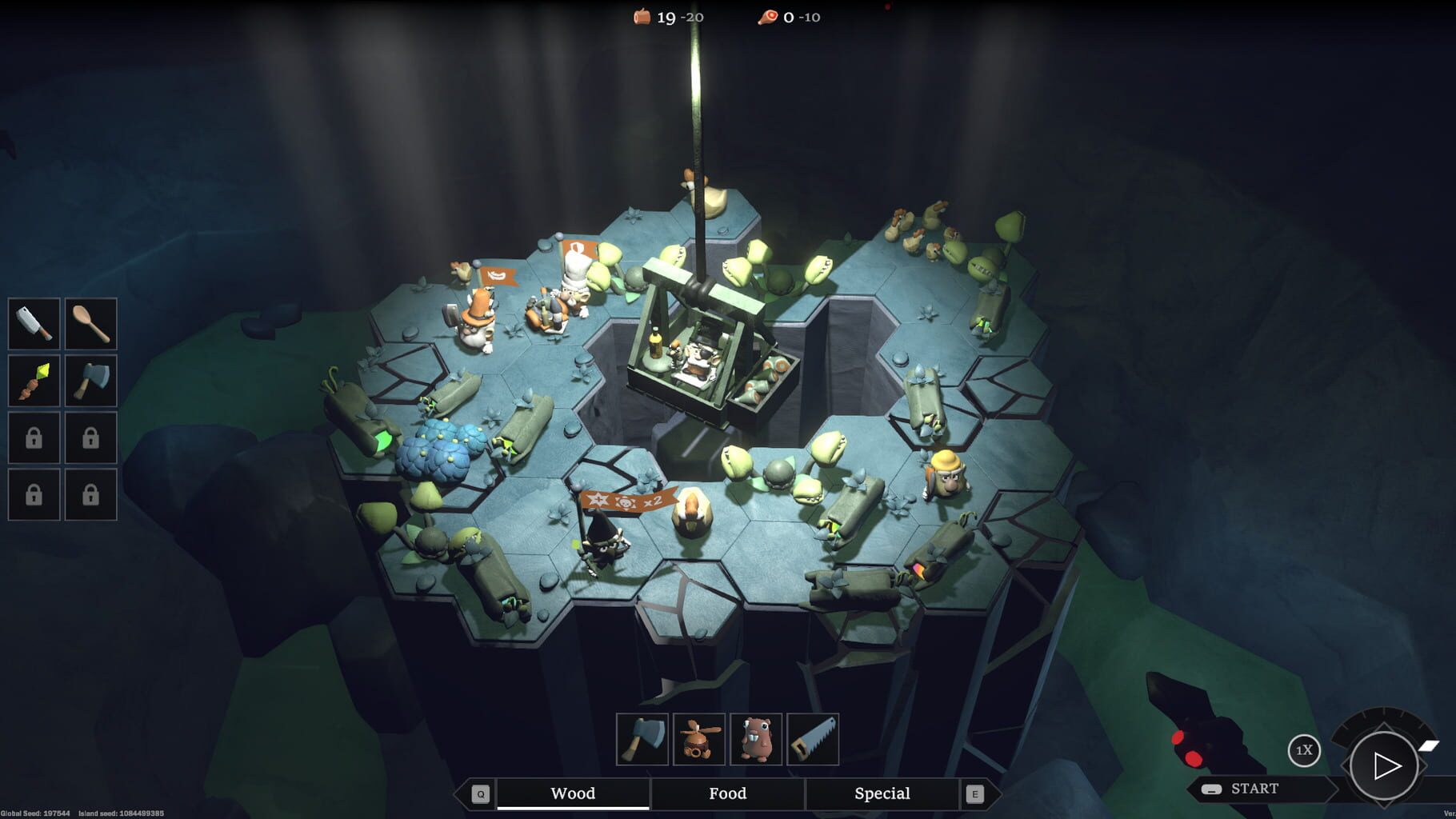Click the Q previous-category arrow

(x=481, y=794)
